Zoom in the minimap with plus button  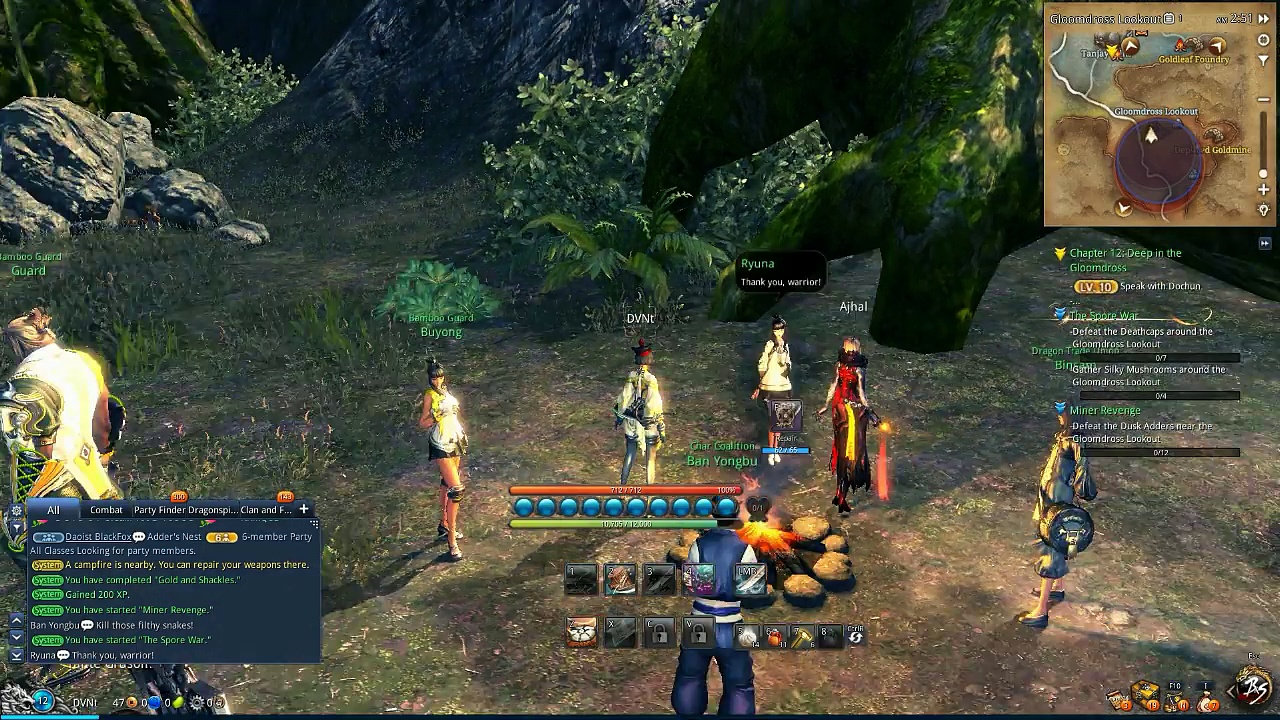[x=1264, y=190]
